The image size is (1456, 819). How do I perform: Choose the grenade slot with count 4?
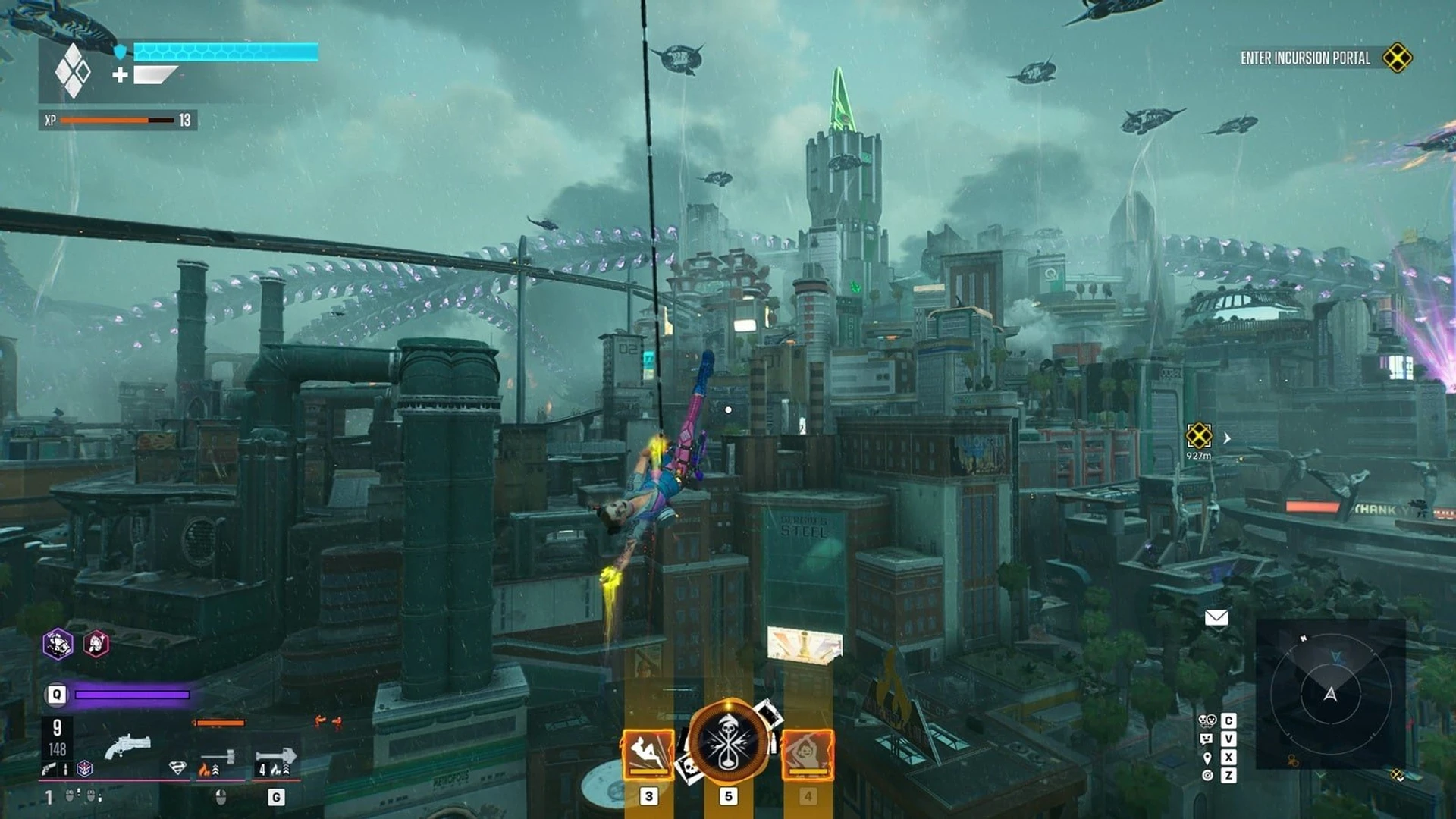(275, 758)
